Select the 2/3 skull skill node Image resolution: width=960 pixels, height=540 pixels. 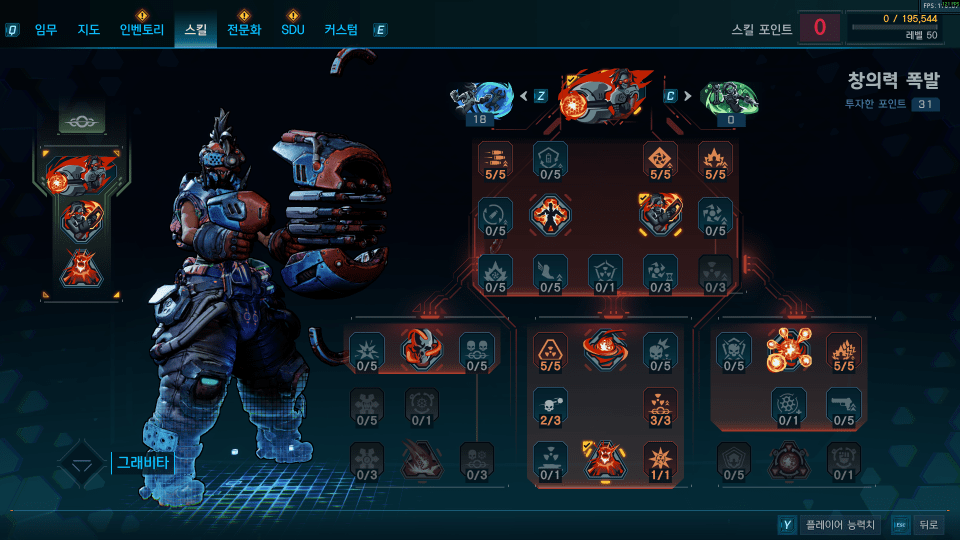(x=550, y=405)
